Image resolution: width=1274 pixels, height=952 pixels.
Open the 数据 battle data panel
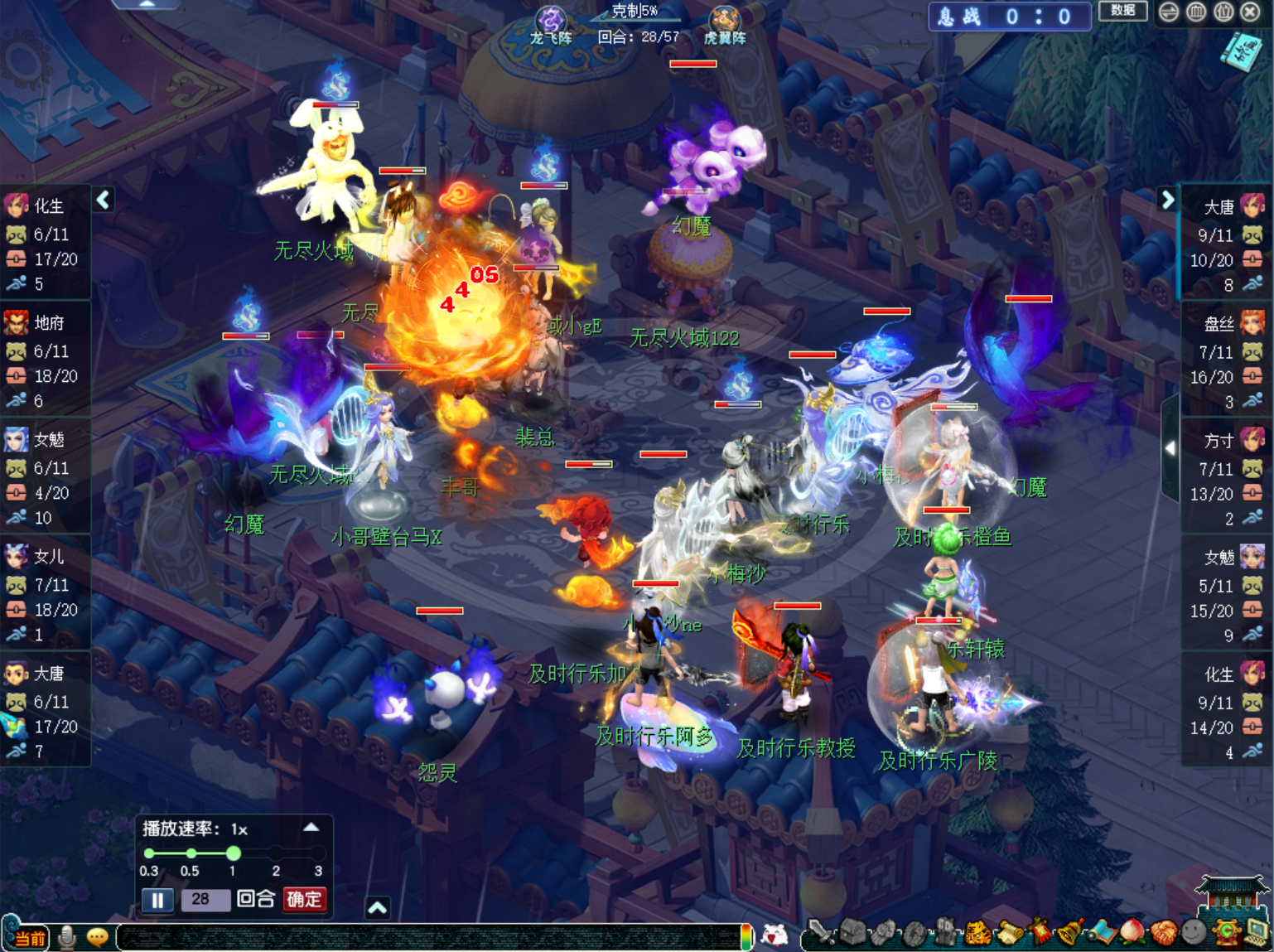(x=1122, y=11)
